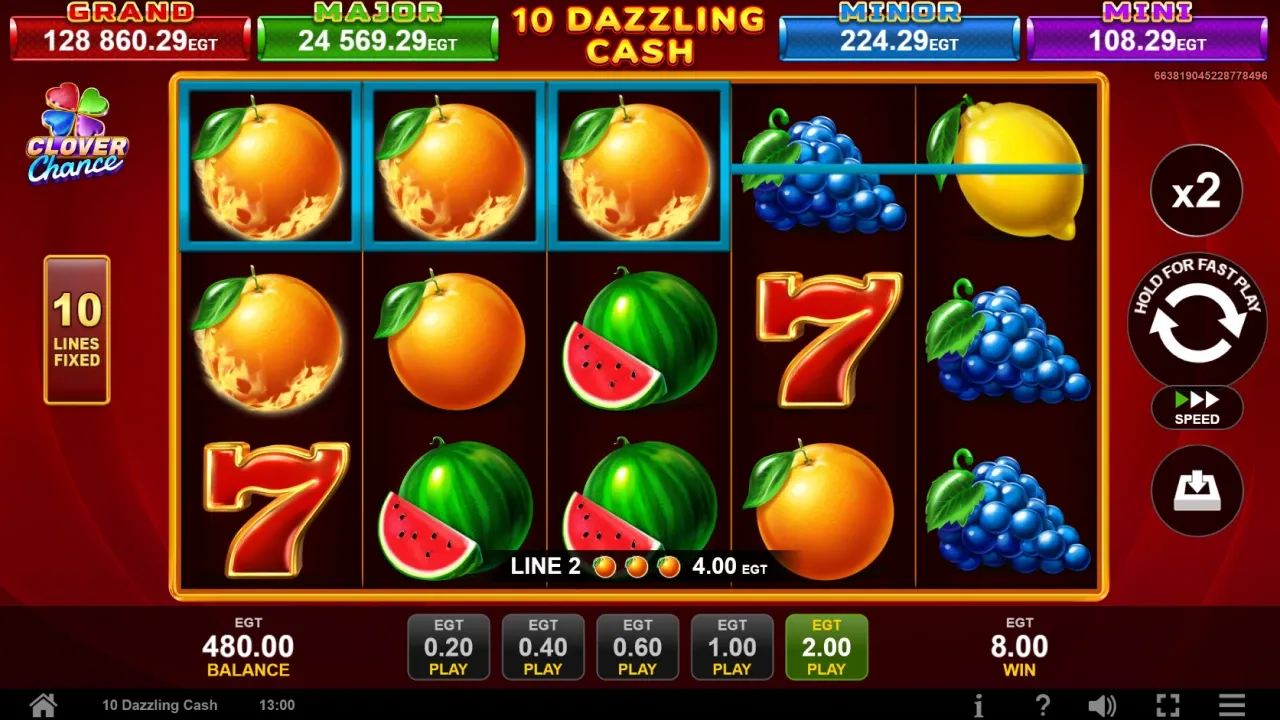This screenshot has width=1280, height=720.
Task: Click the Hold For Fast Play spin icon
Action: coord(1196,327)
